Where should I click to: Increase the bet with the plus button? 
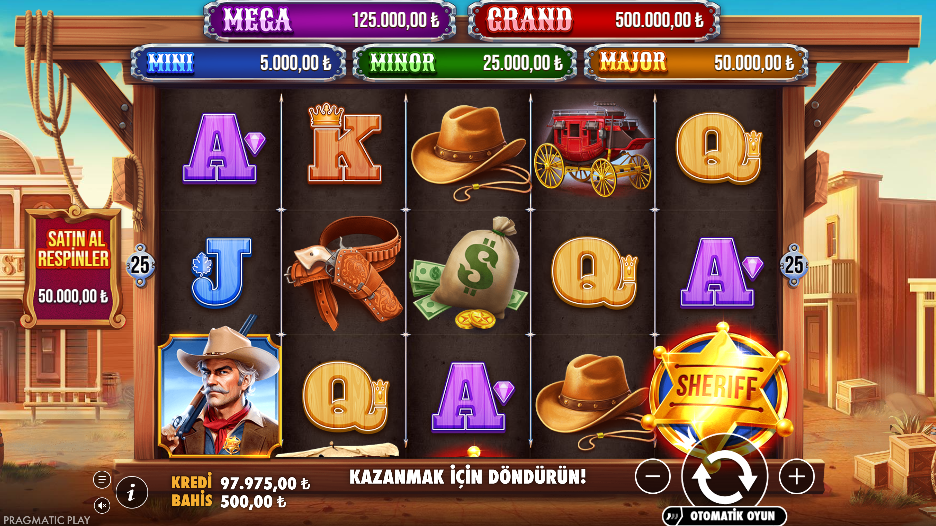(796, 477)
